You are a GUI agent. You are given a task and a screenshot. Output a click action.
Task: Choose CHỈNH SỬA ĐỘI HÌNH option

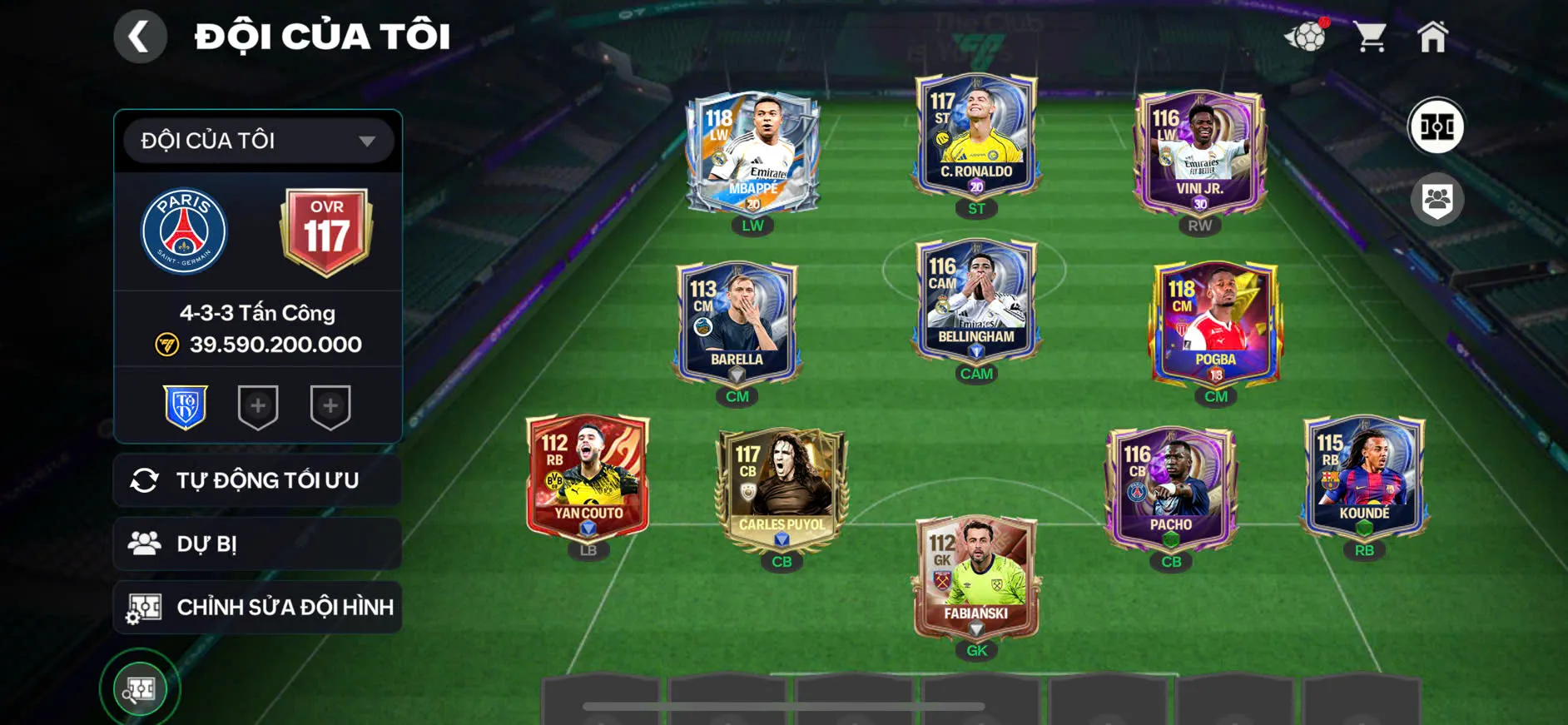258,607
